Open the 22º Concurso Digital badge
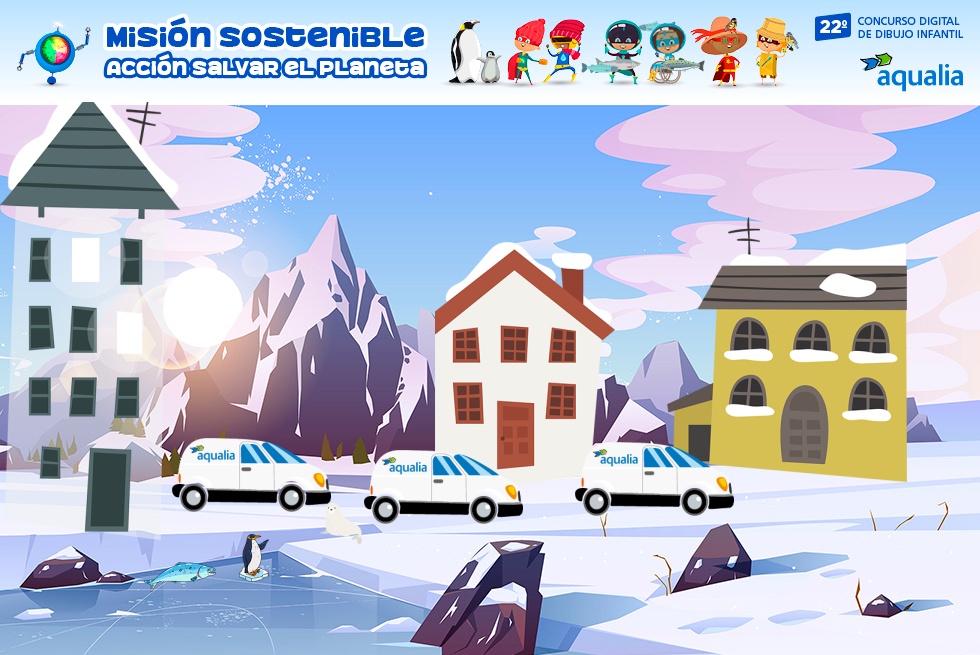 888,27
